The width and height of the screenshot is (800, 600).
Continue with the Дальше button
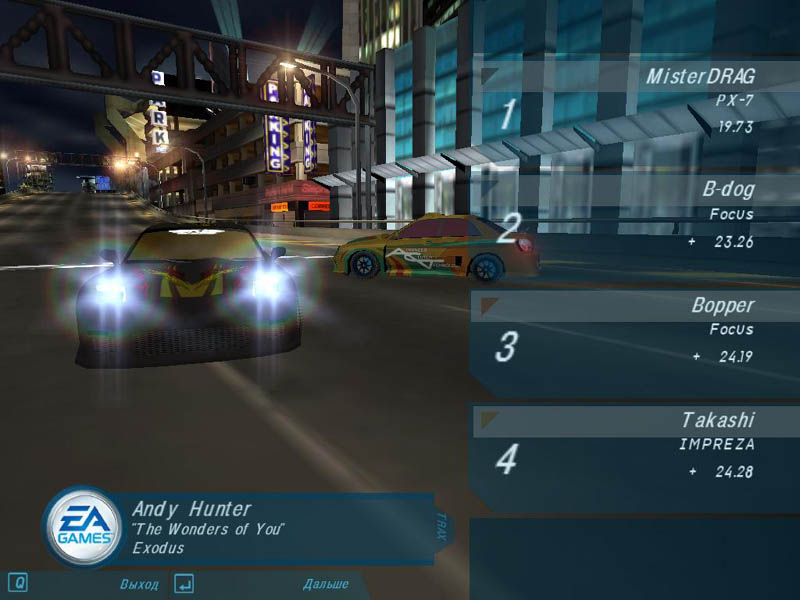[326, 584]
